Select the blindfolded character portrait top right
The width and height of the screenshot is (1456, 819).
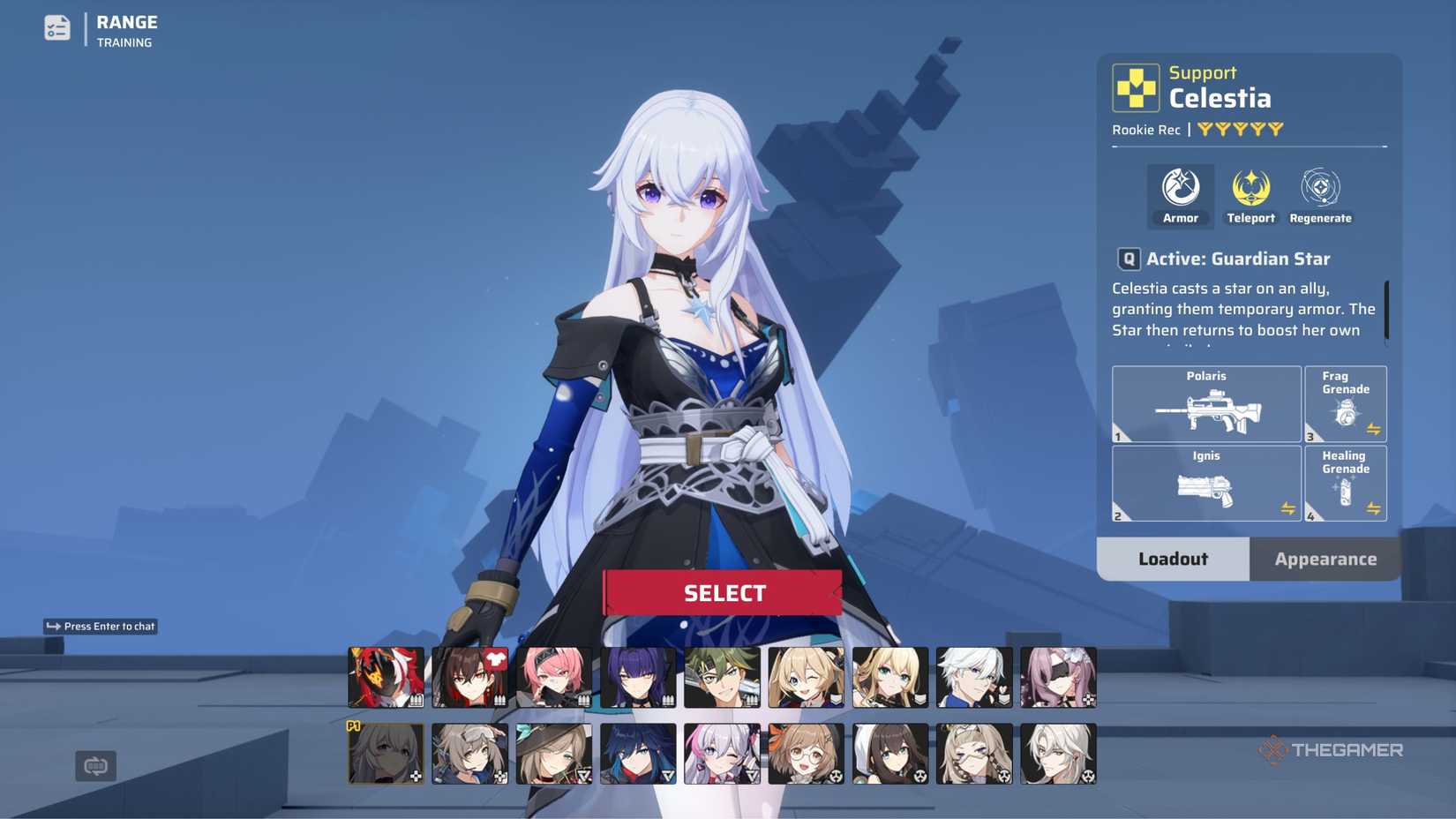(1057, 675)
